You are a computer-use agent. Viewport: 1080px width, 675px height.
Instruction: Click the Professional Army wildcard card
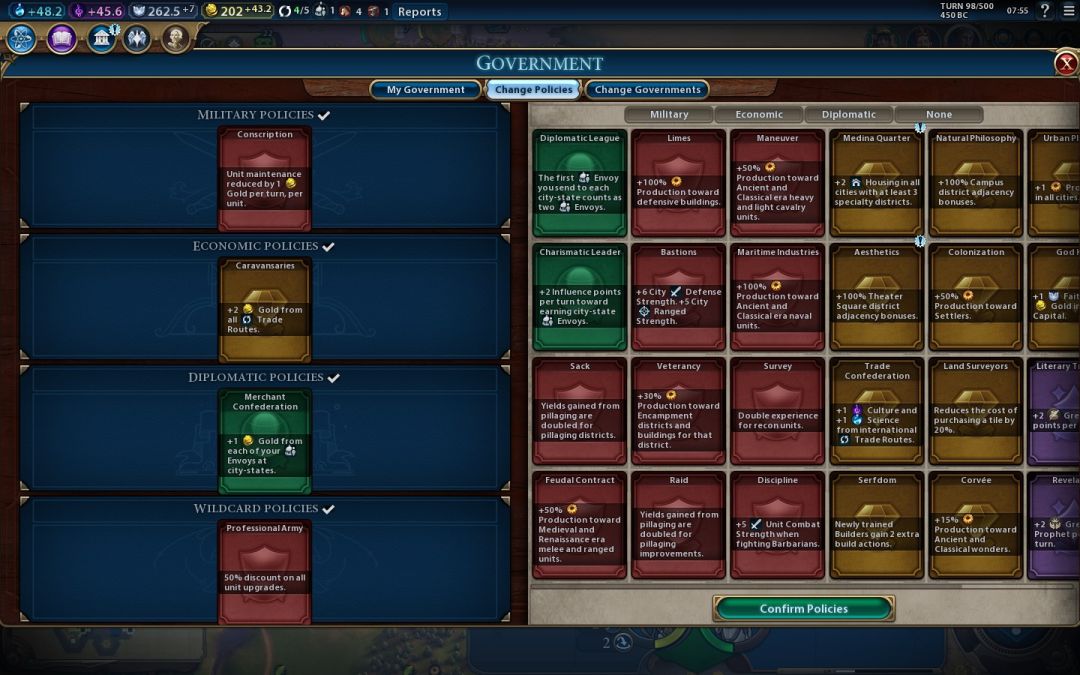pos(265,571)
